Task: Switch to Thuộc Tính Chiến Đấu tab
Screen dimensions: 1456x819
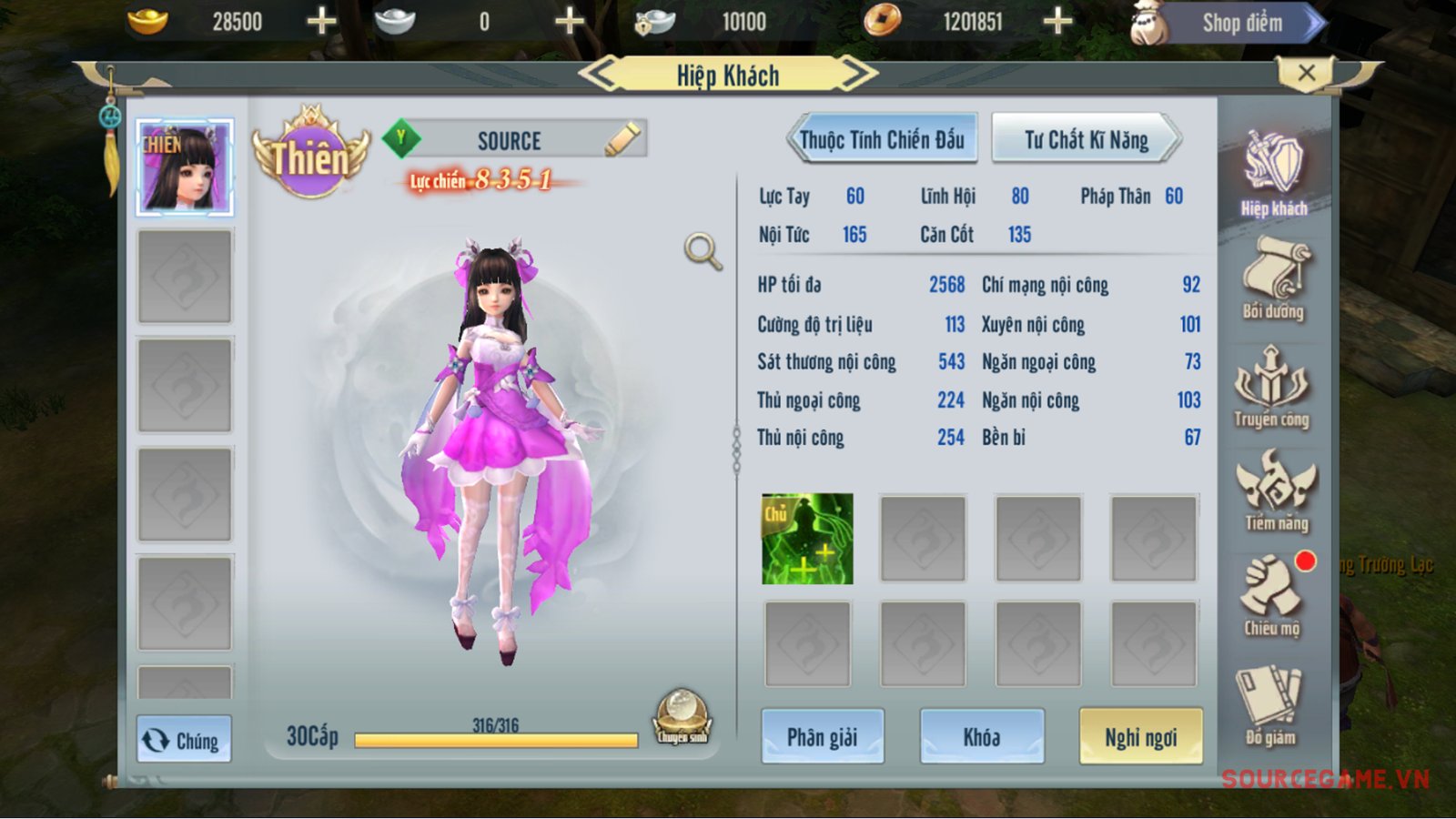Action: tap(881, 140)
